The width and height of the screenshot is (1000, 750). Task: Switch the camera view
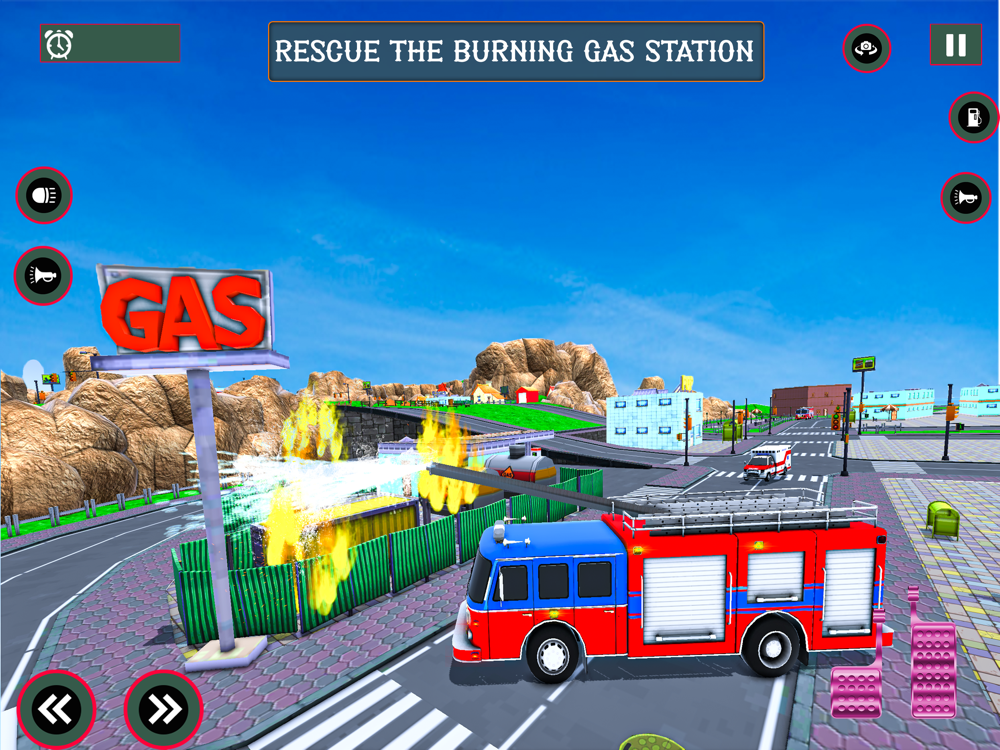[866, 48]
